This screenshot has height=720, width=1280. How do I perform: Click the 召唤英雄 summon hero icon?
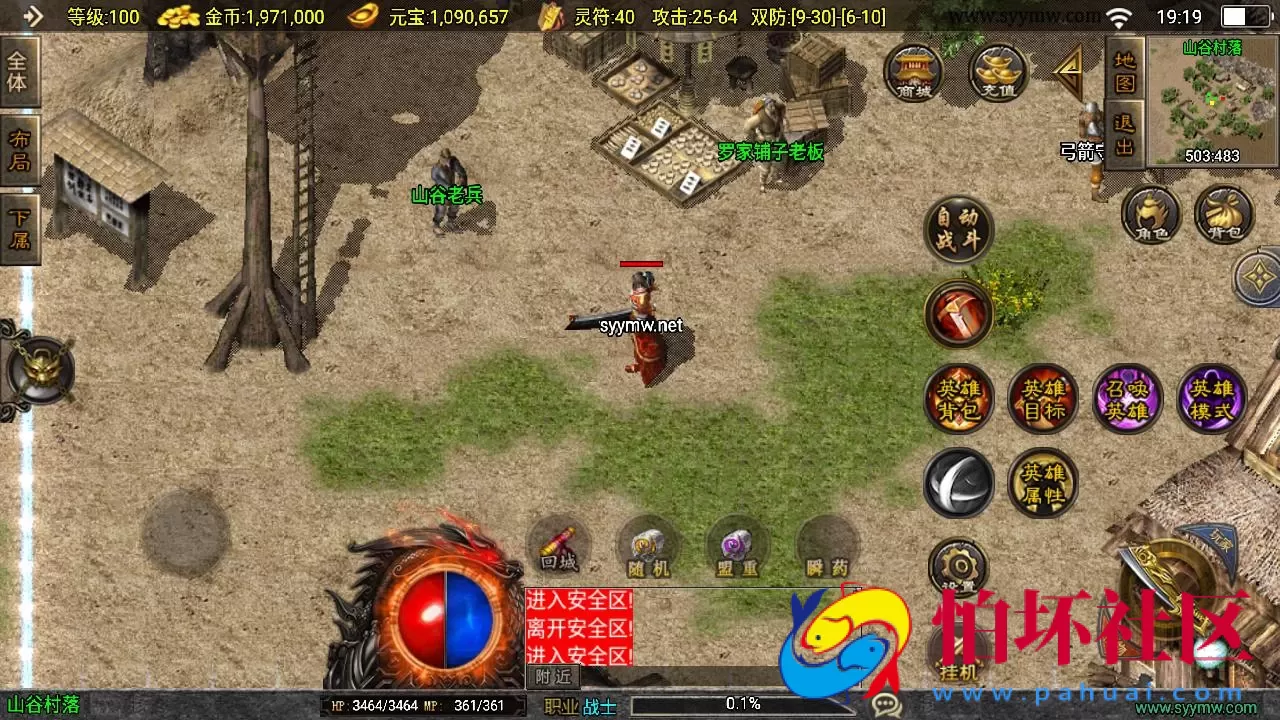1128,398
